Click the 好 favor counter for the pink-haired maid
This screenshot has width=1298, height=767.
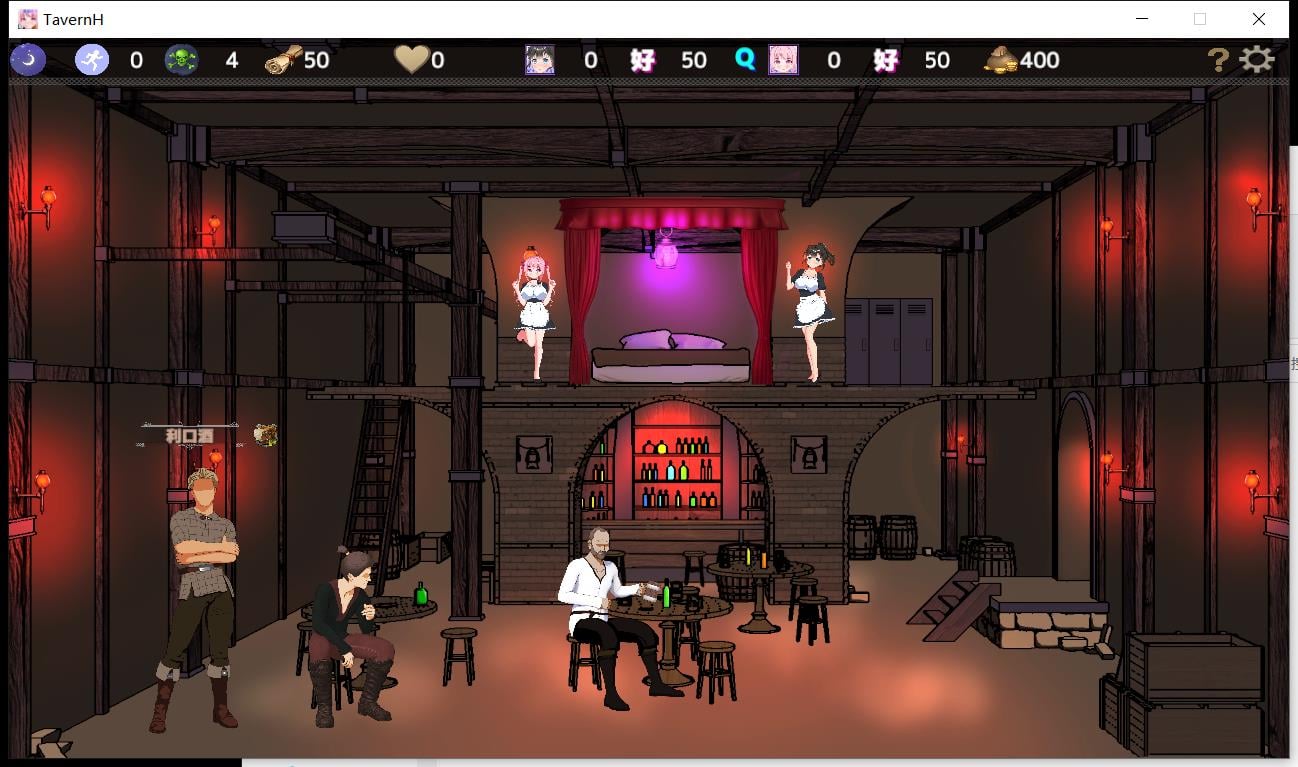pyautogui.click(x=884, y=60)
